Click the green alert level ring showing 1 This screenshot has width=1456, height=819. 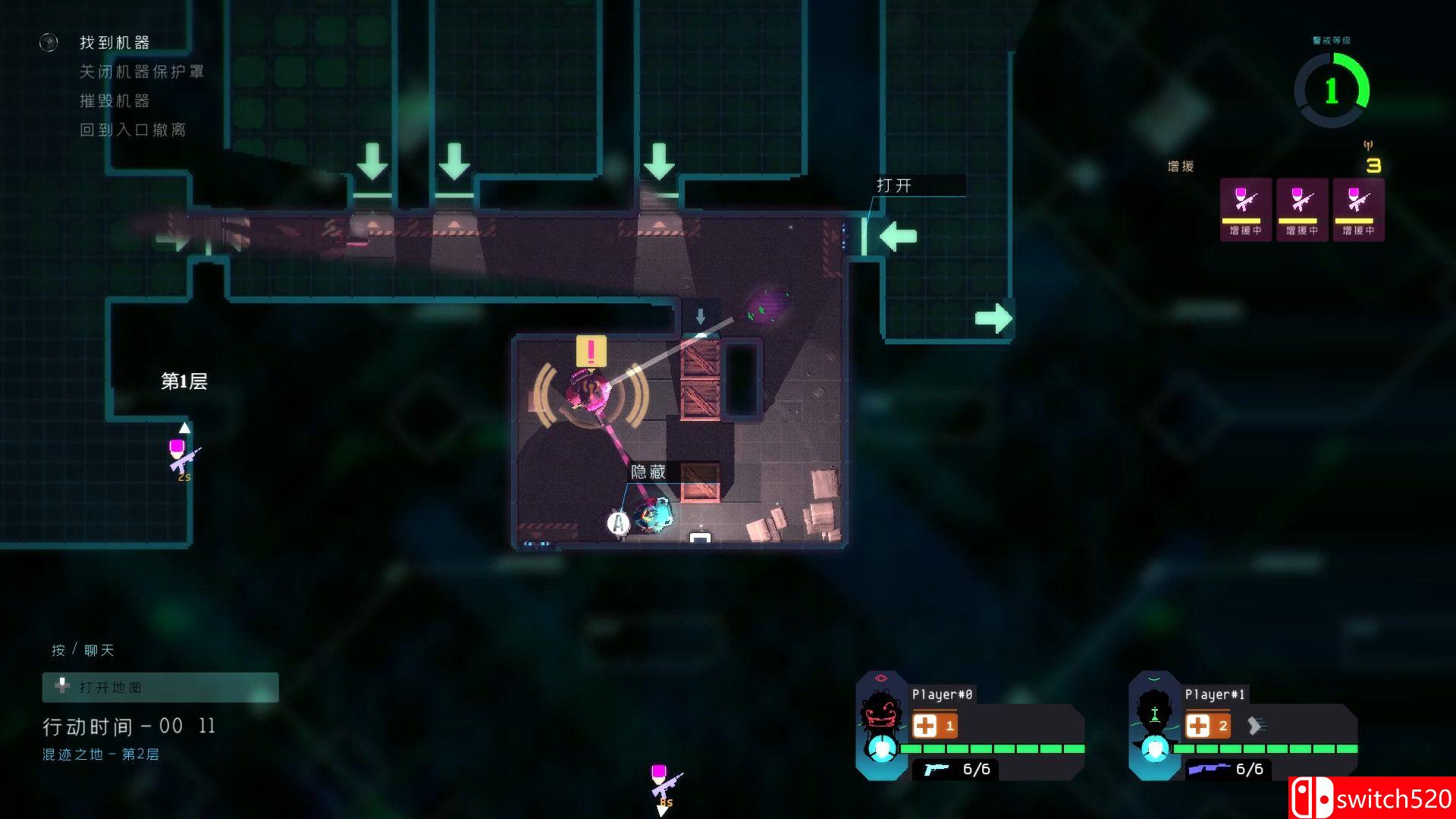point(1332,91)
